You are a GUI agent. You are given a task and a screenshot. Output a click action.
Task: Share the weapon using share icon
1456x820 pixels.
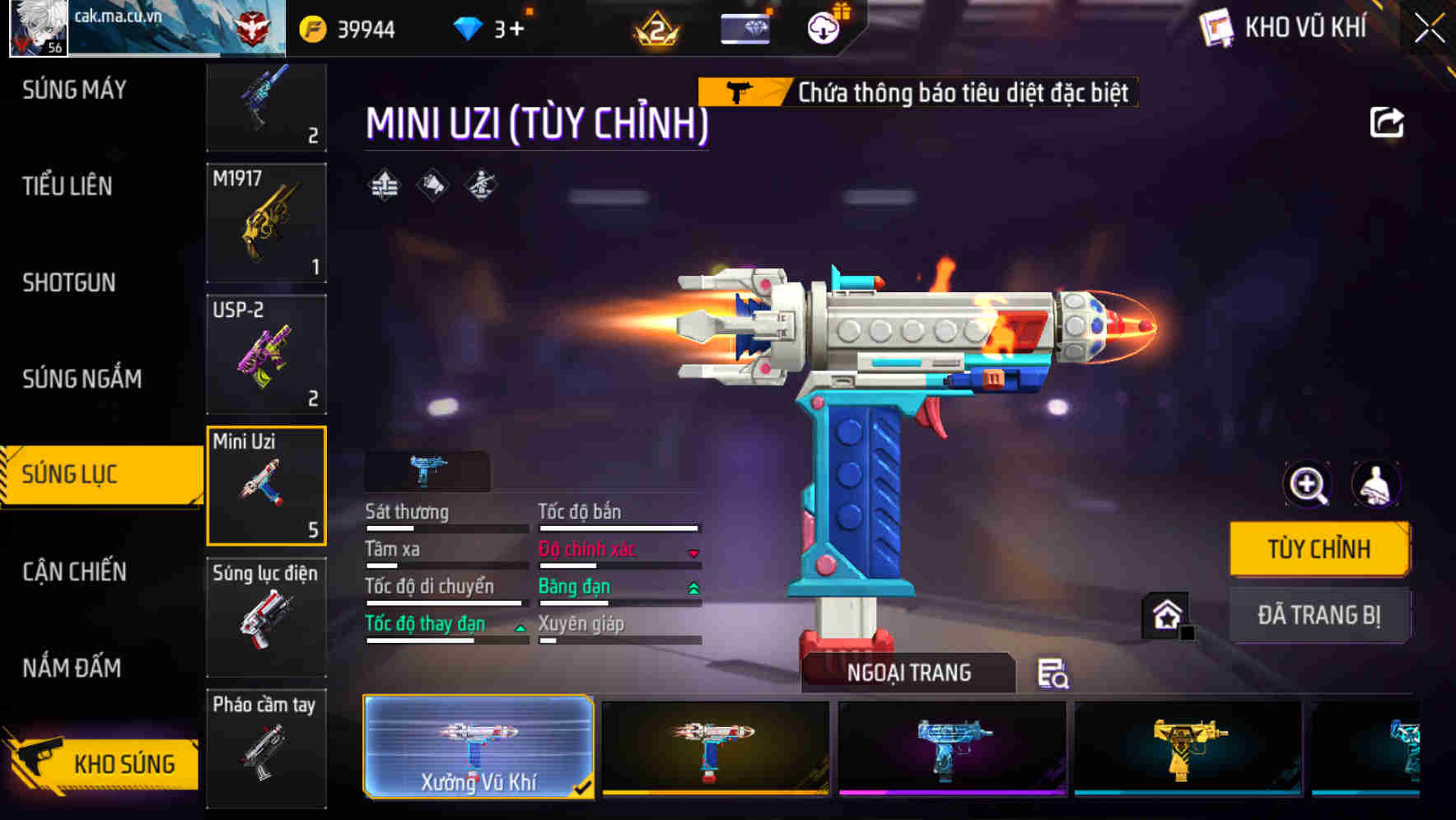pos(1386,123)
